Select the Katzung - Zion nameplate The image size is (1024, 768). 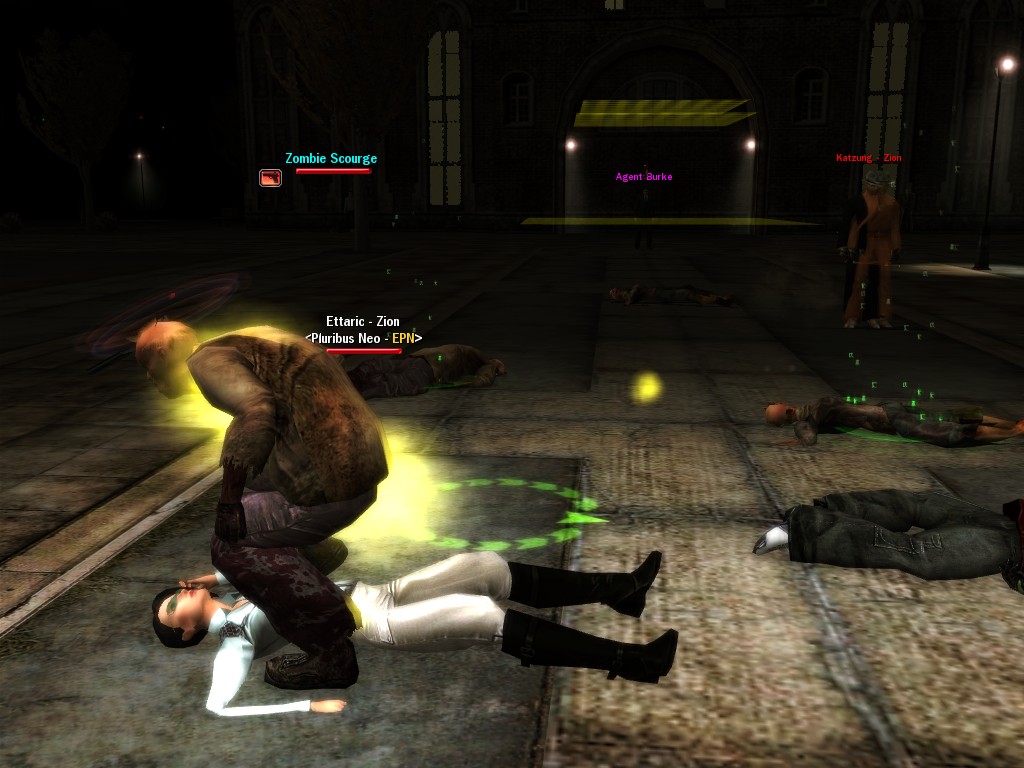[x=868, y=158]
